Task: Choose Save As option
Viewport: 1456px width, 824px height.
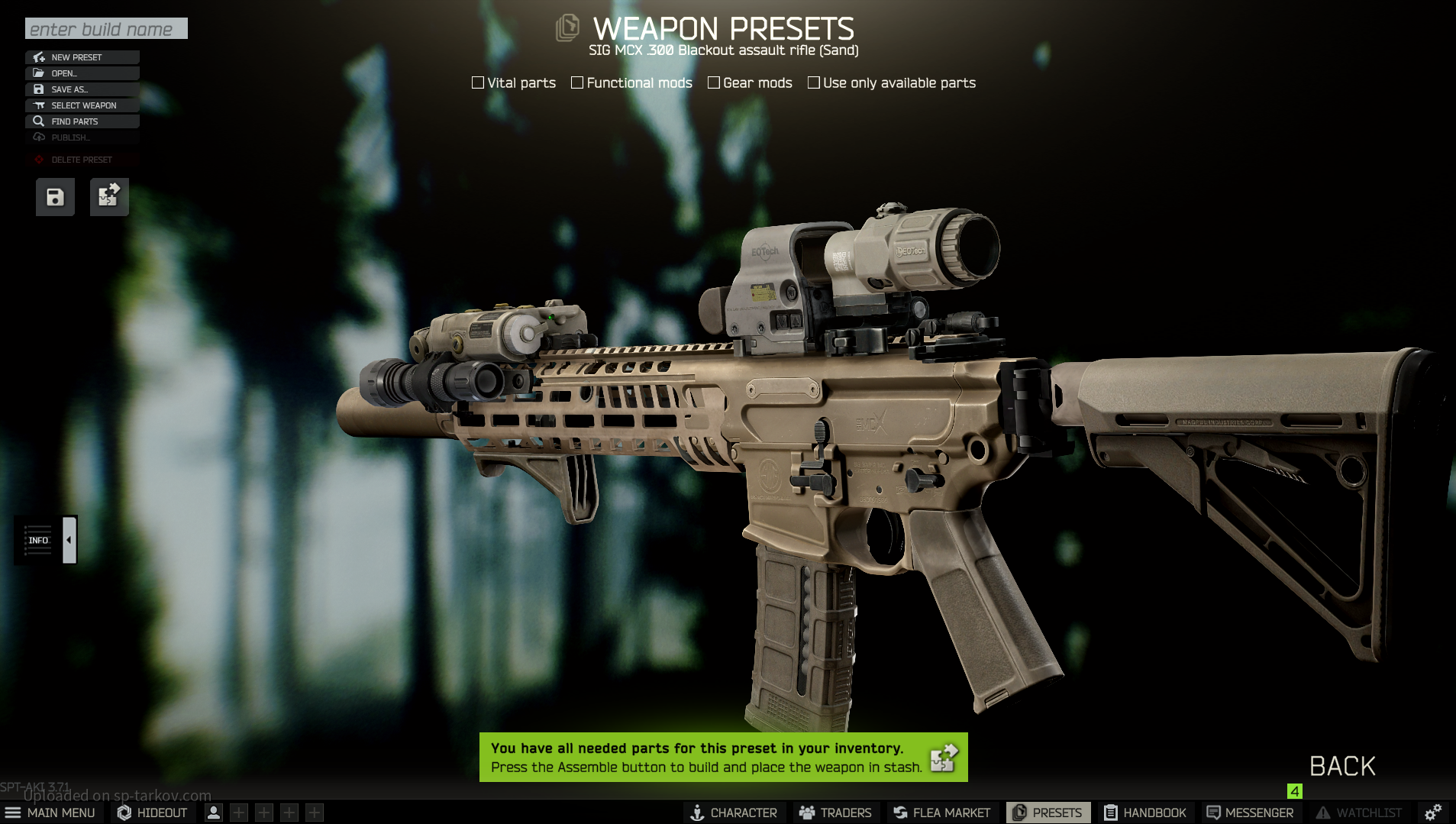Action: click(82, 89)
